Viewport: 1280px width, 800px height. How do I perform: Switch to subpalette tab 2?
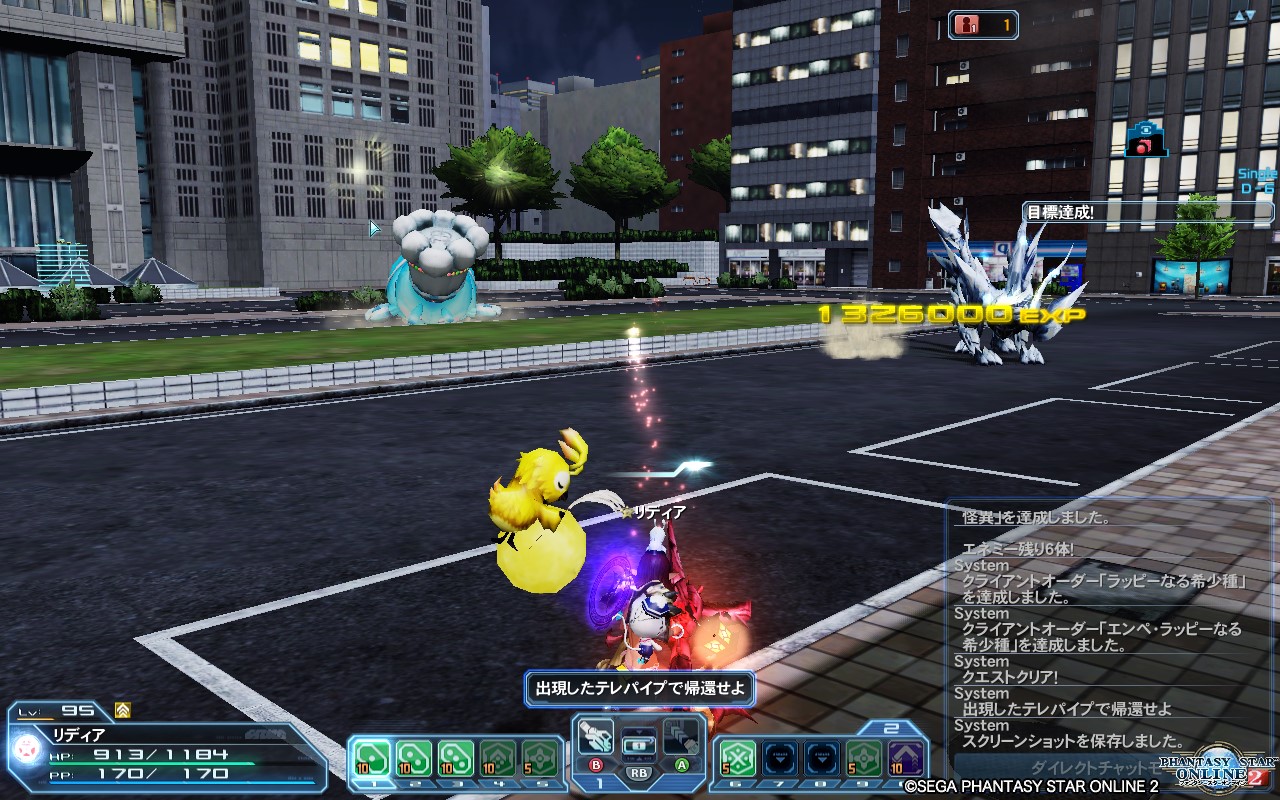coord(891,727)
